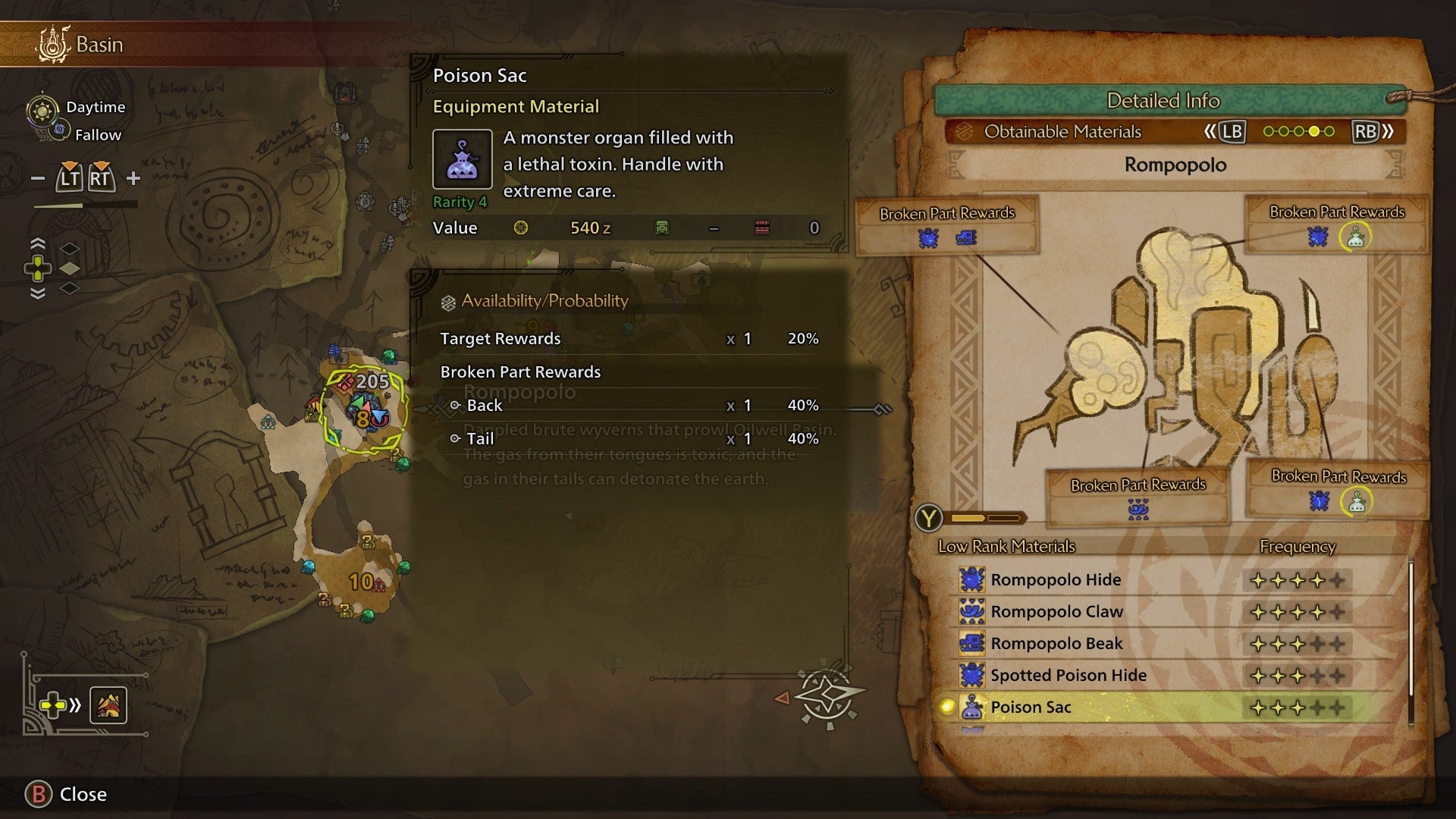
Task: Select Rompopolo Beak material entry
Action: [1056, 644]
